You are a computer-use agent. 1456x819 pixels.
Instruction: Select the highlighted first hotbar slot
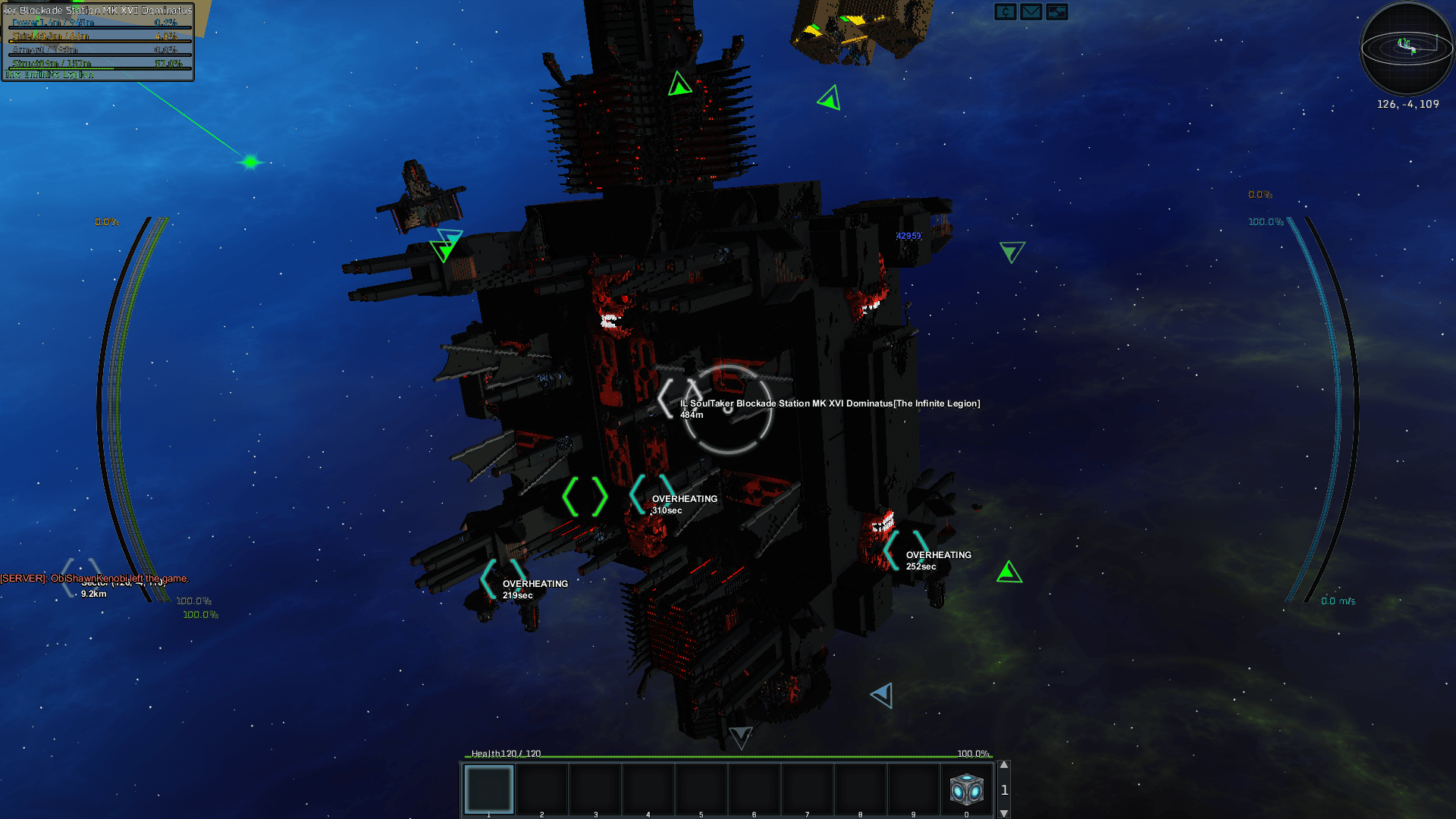pos(489,789)
